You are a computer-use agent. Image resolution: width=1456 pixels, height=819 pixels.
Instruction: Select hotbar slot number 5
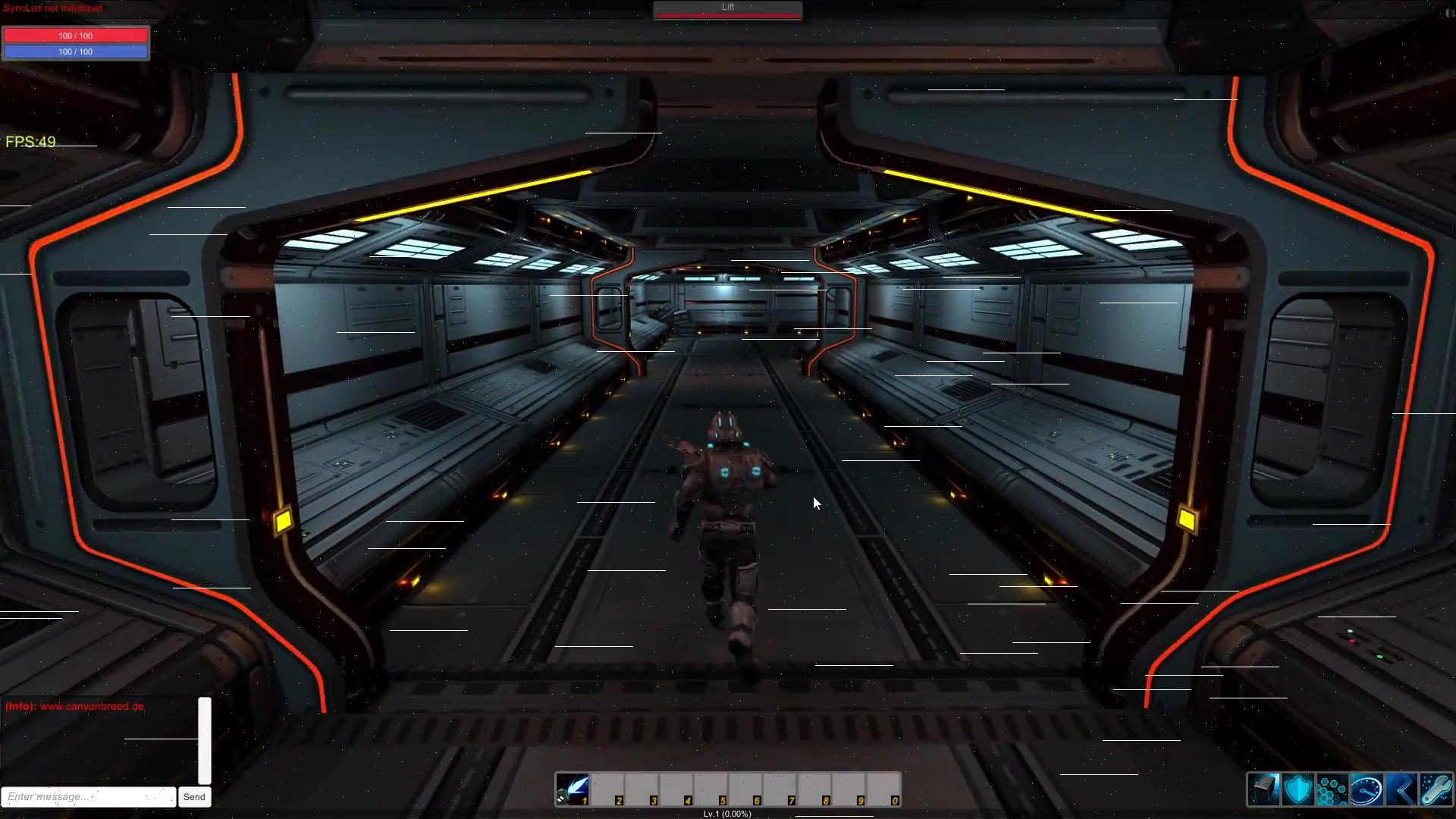711,789
